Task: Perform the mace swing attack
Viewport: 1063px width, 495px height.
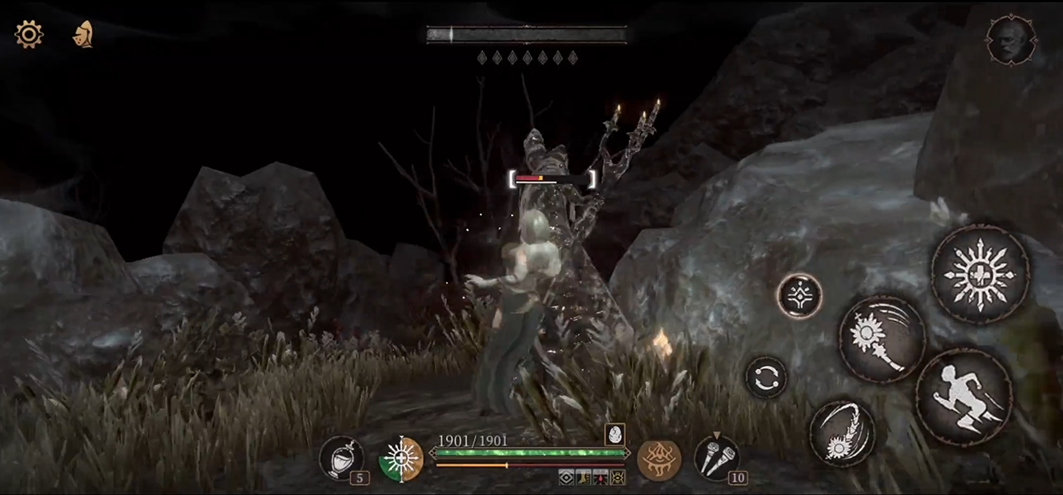Action: (881, 340)
